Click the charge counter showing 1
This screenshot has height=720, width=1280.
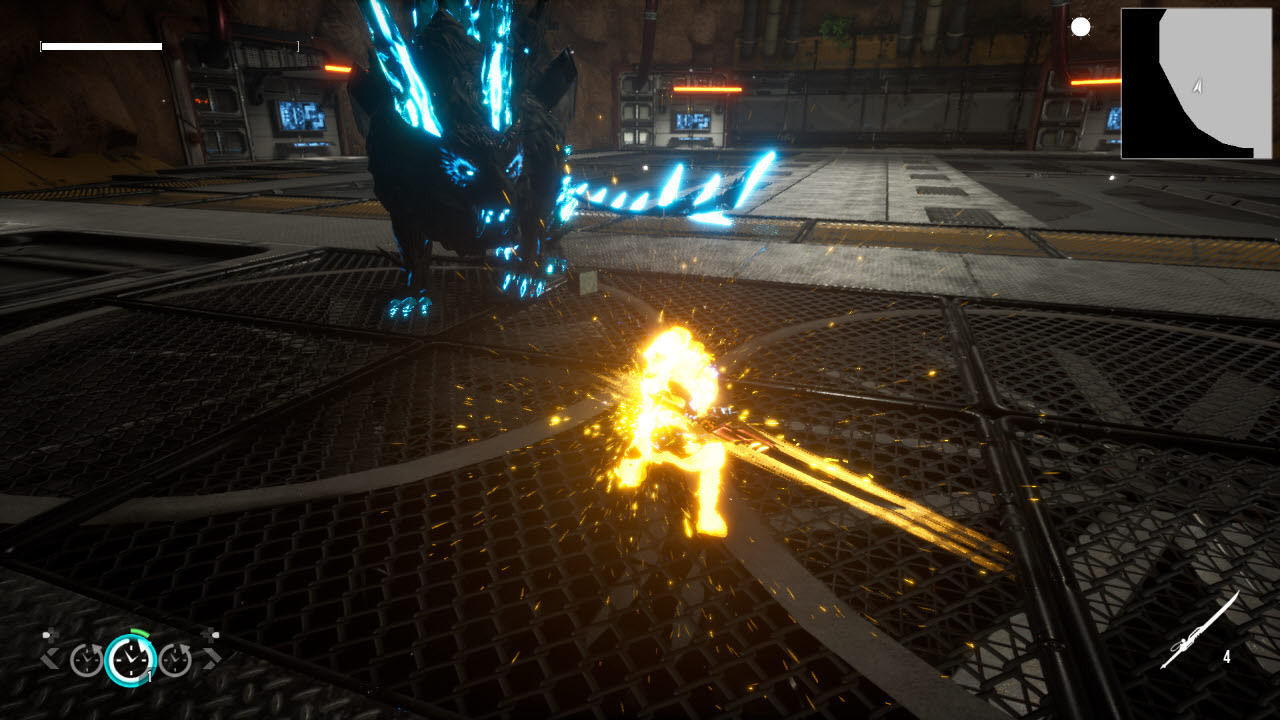point(149,674)
